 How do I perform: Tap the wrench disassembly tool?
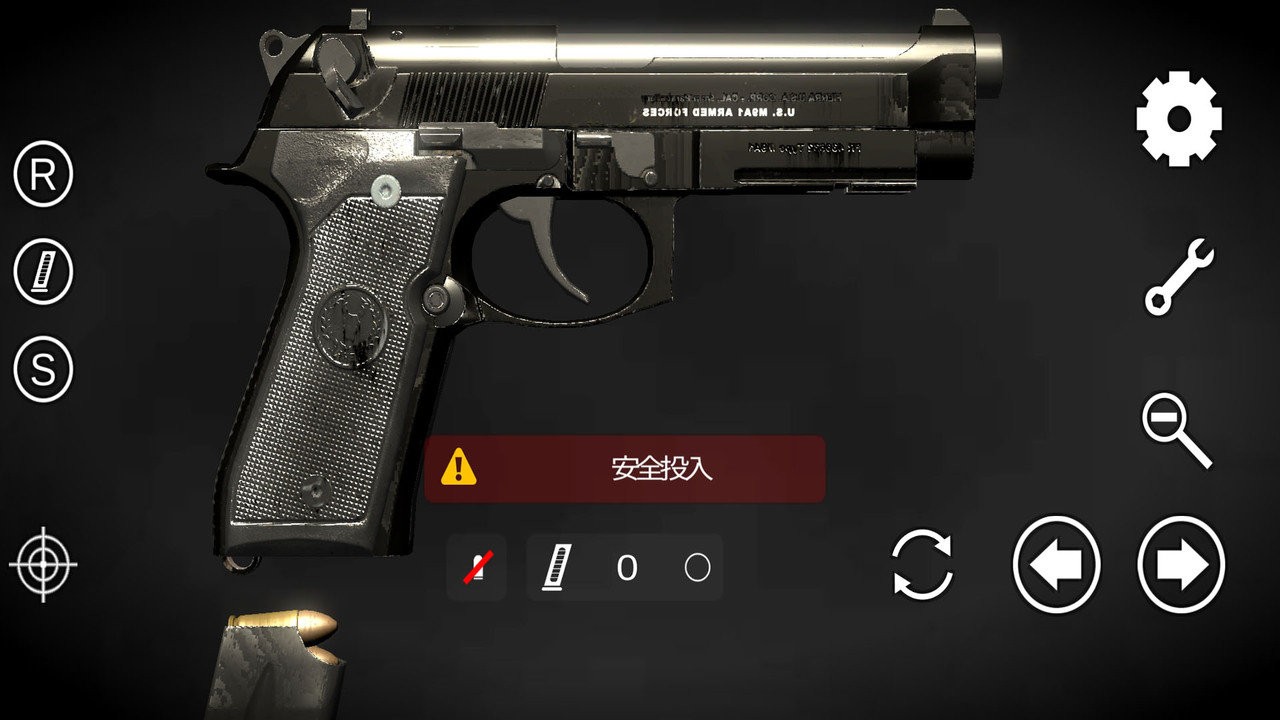click(1179, 277)
